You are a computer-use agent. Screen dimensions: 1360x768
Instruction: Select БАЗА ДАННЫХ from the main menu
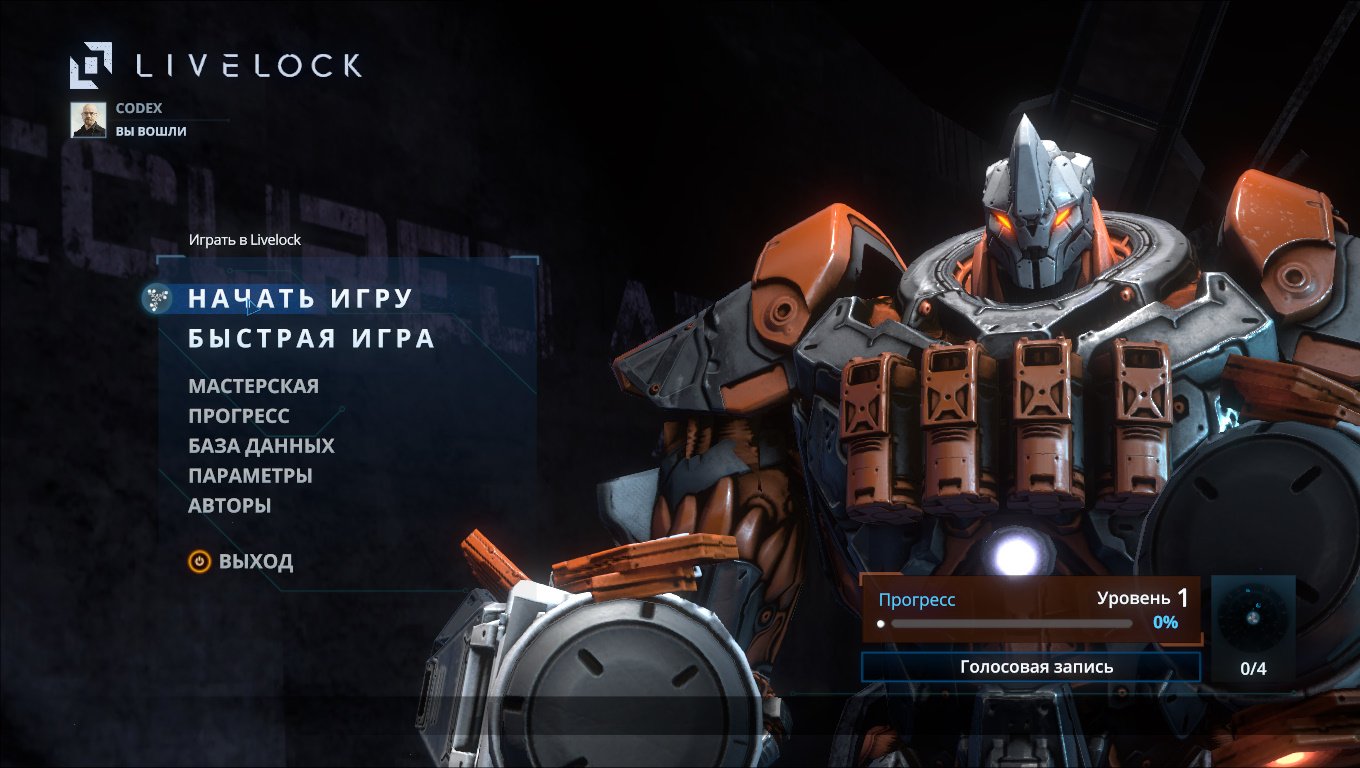pos(262,446)
